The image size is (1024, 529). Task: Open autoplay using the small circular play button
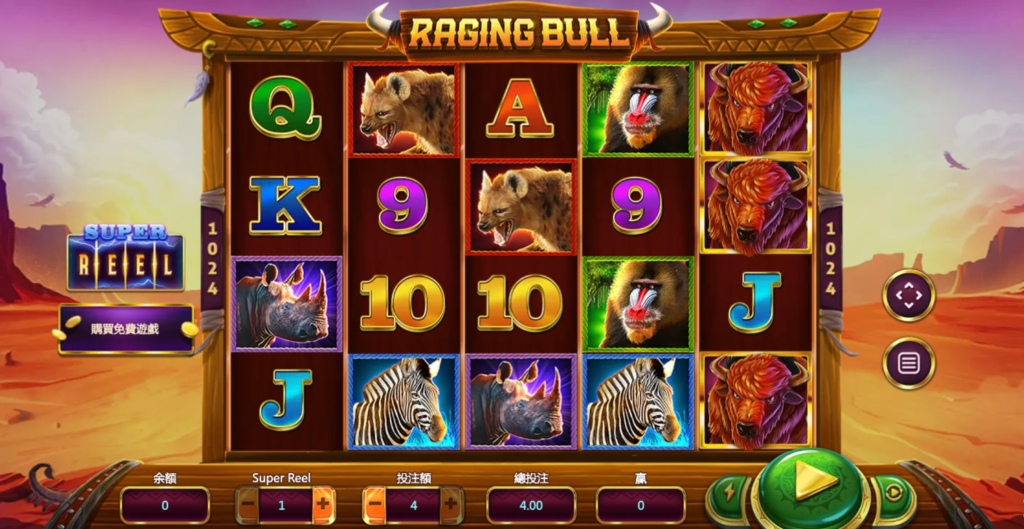point(892,492)
